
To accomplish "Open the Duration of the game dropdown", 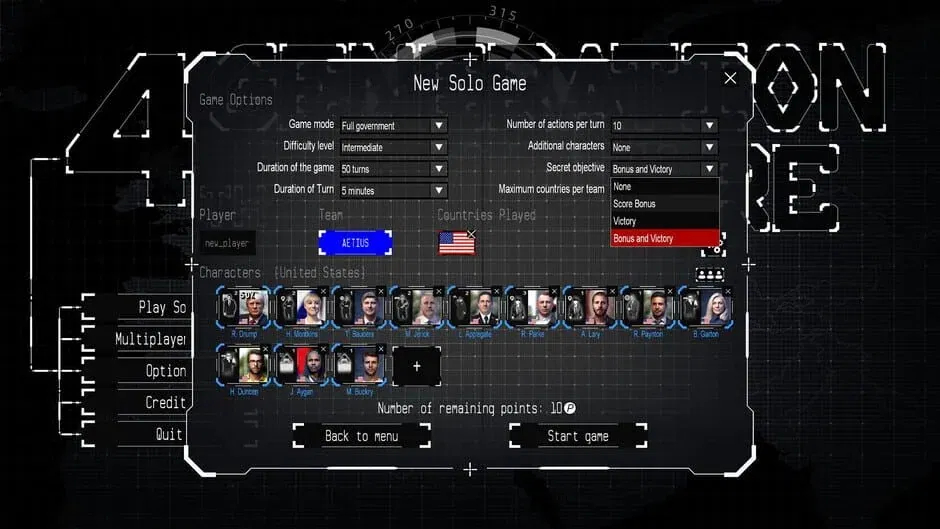I will click(x=393, y=169).
